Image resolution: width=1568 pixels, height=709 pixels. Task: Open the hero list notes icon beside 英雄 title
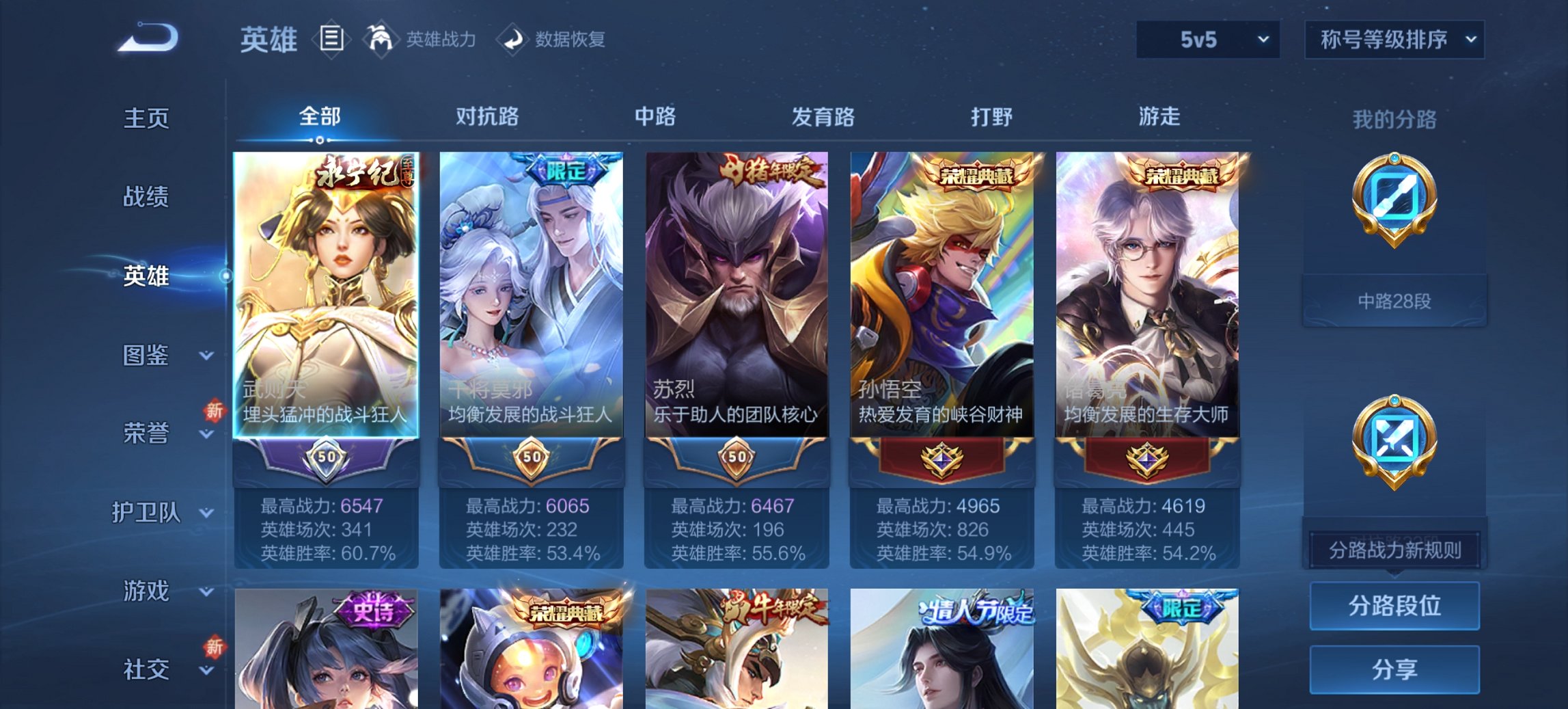331,40
